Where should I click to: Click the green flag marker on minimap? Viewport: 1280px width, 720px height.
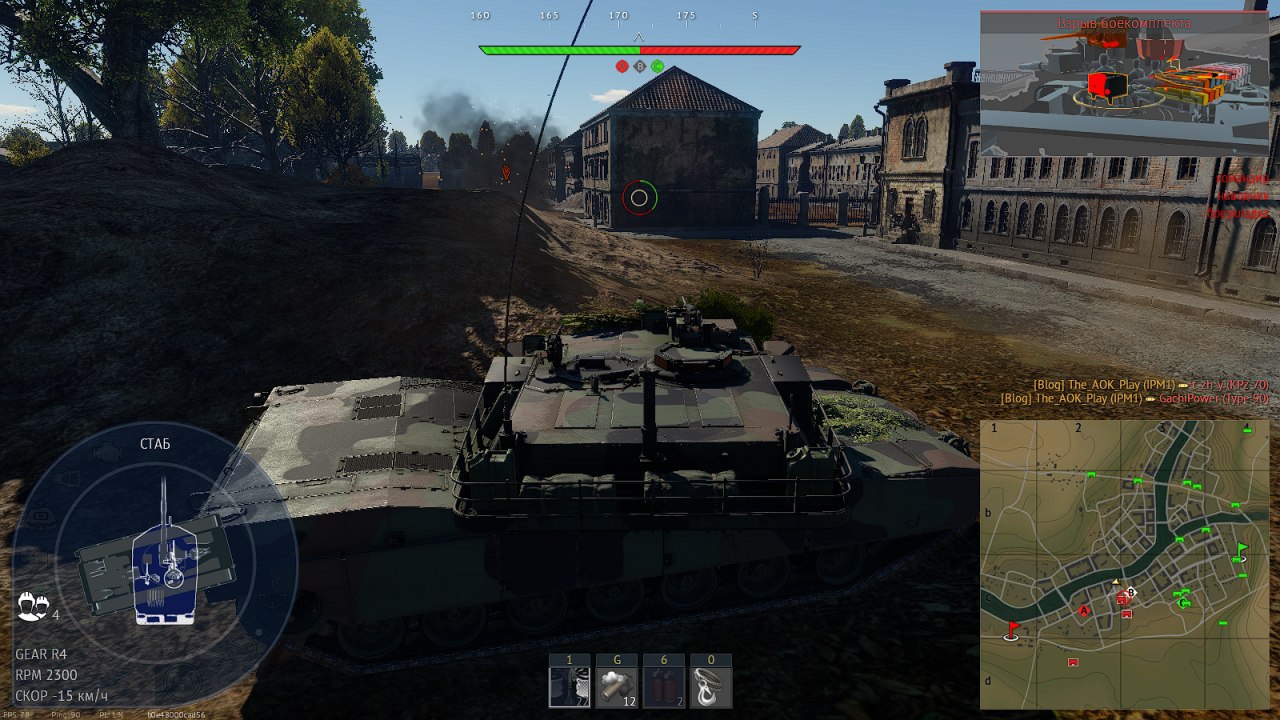pos(1242,549)
